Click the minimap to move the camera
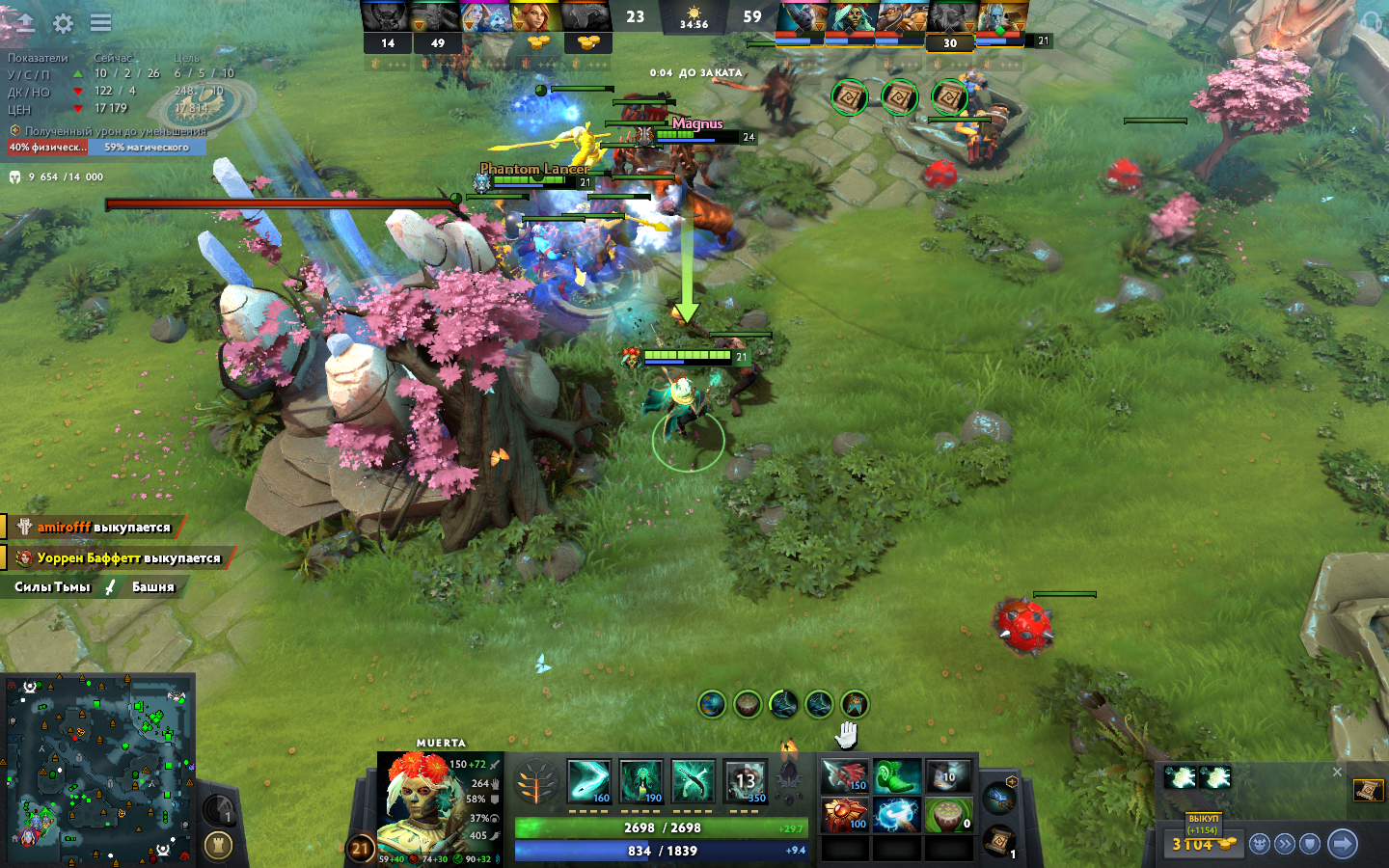The height and width of the screenshot is (868, 1389). click(96, 767)
